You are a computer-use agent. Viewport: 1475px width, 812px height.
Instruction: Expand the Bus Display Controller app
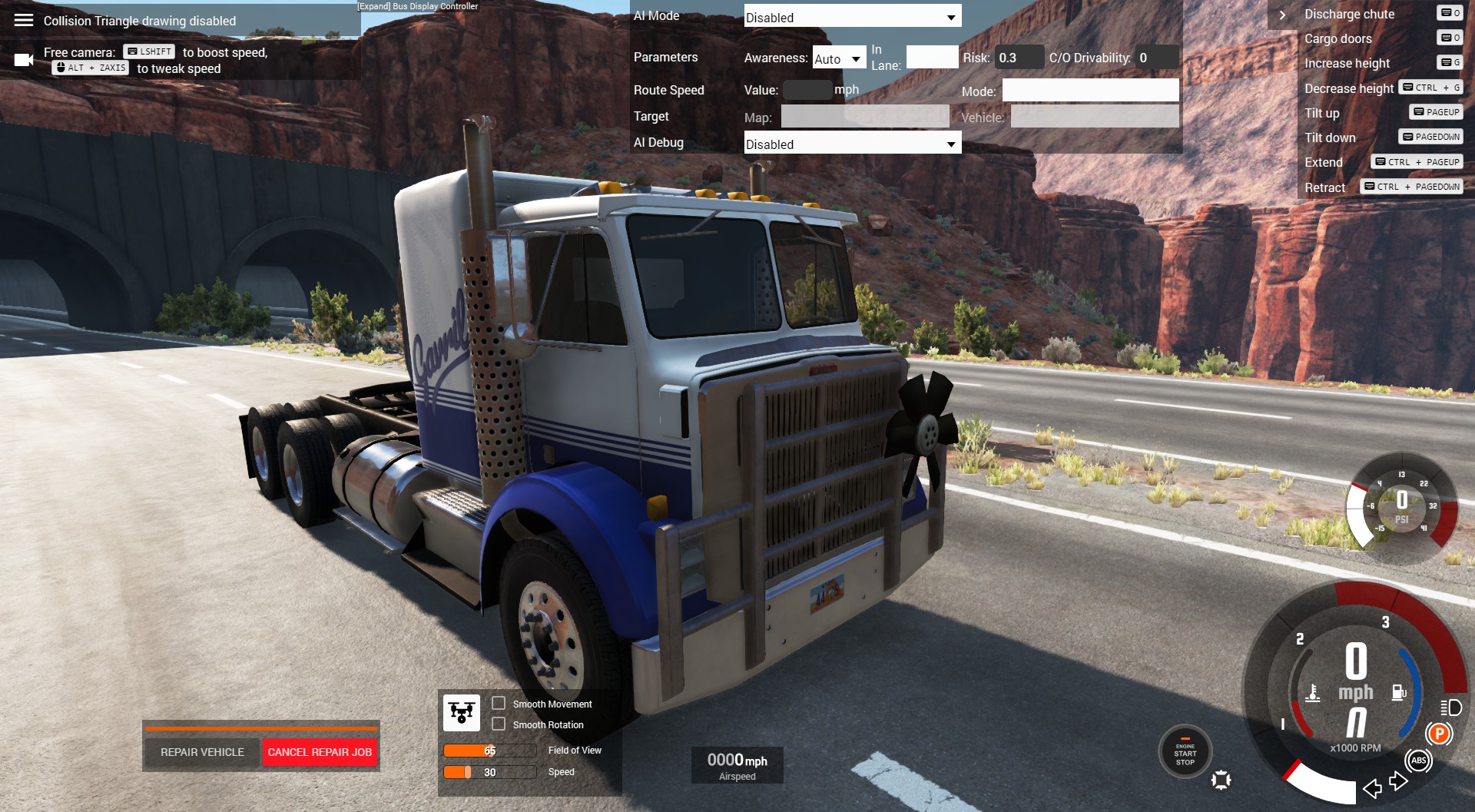[x=417, y=6]
